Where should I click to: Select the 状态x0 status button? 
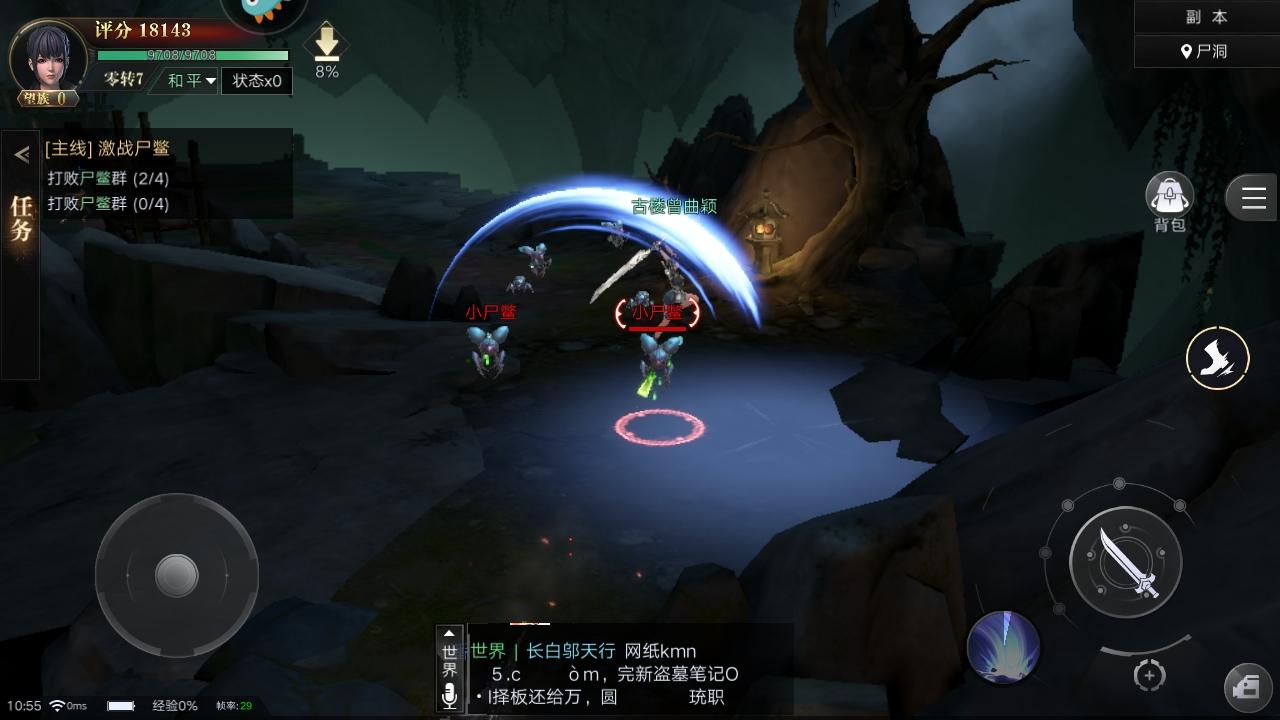[257, 81]
